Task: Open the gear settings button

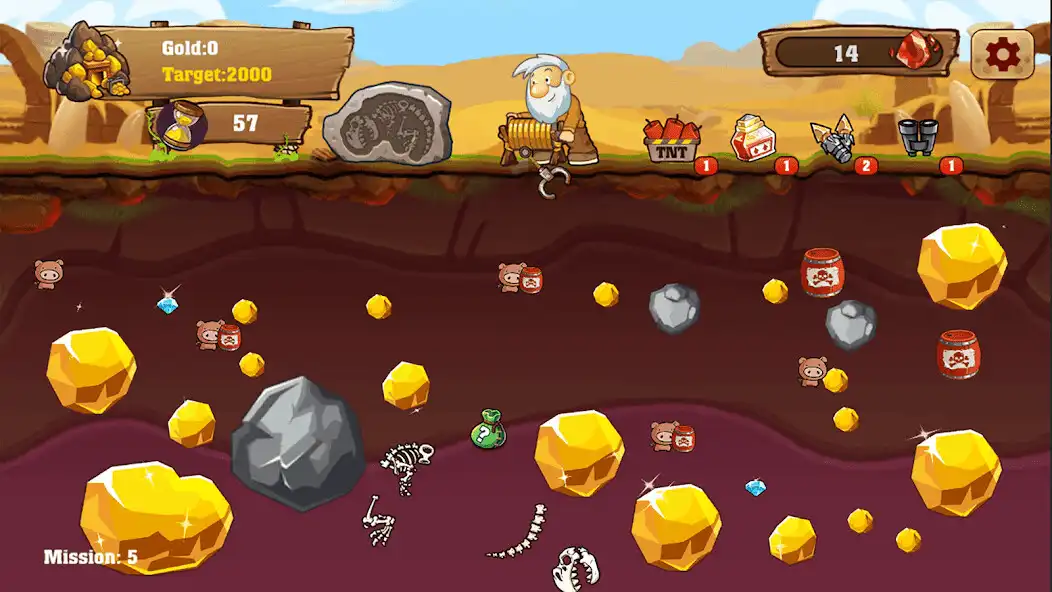Action: coord(1002,54)
